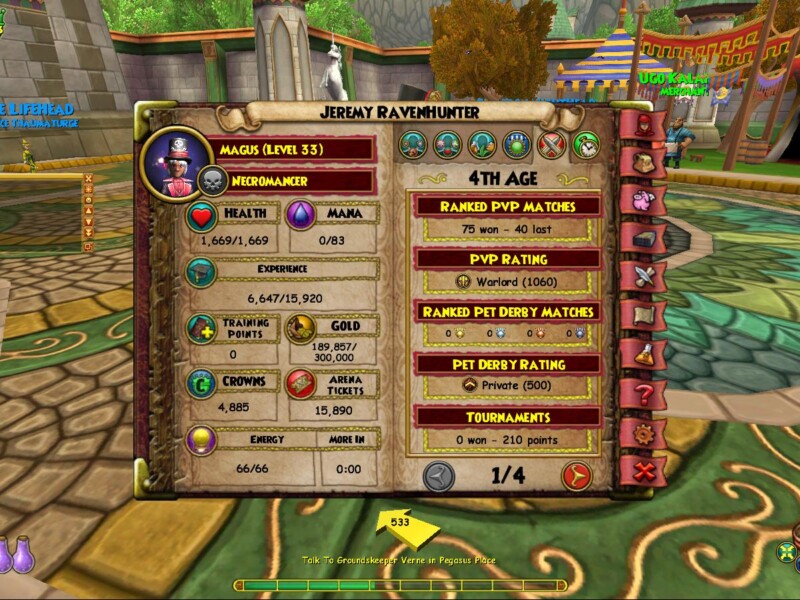The image size is (800, 600).
Task: Select the crossed swords PvP stats tab
Action: click(551, 145)
